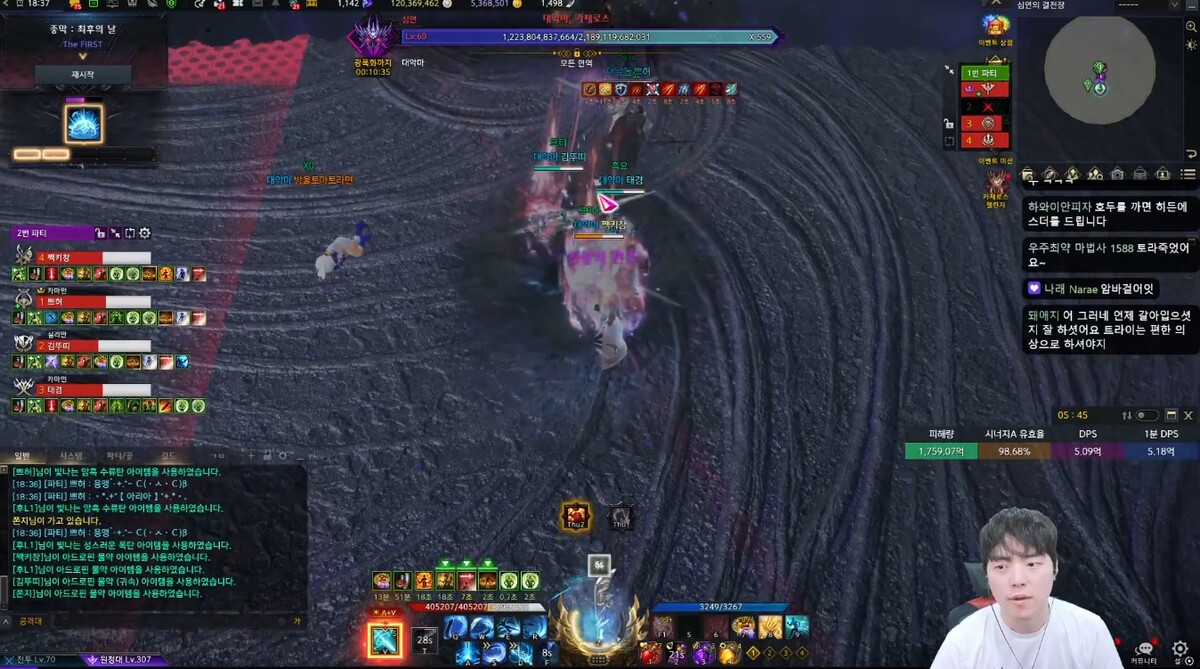Switch to the 파티/공 chat tab
The width and height of the screenshot is (1200, 669).
click(x=120, y=456)
